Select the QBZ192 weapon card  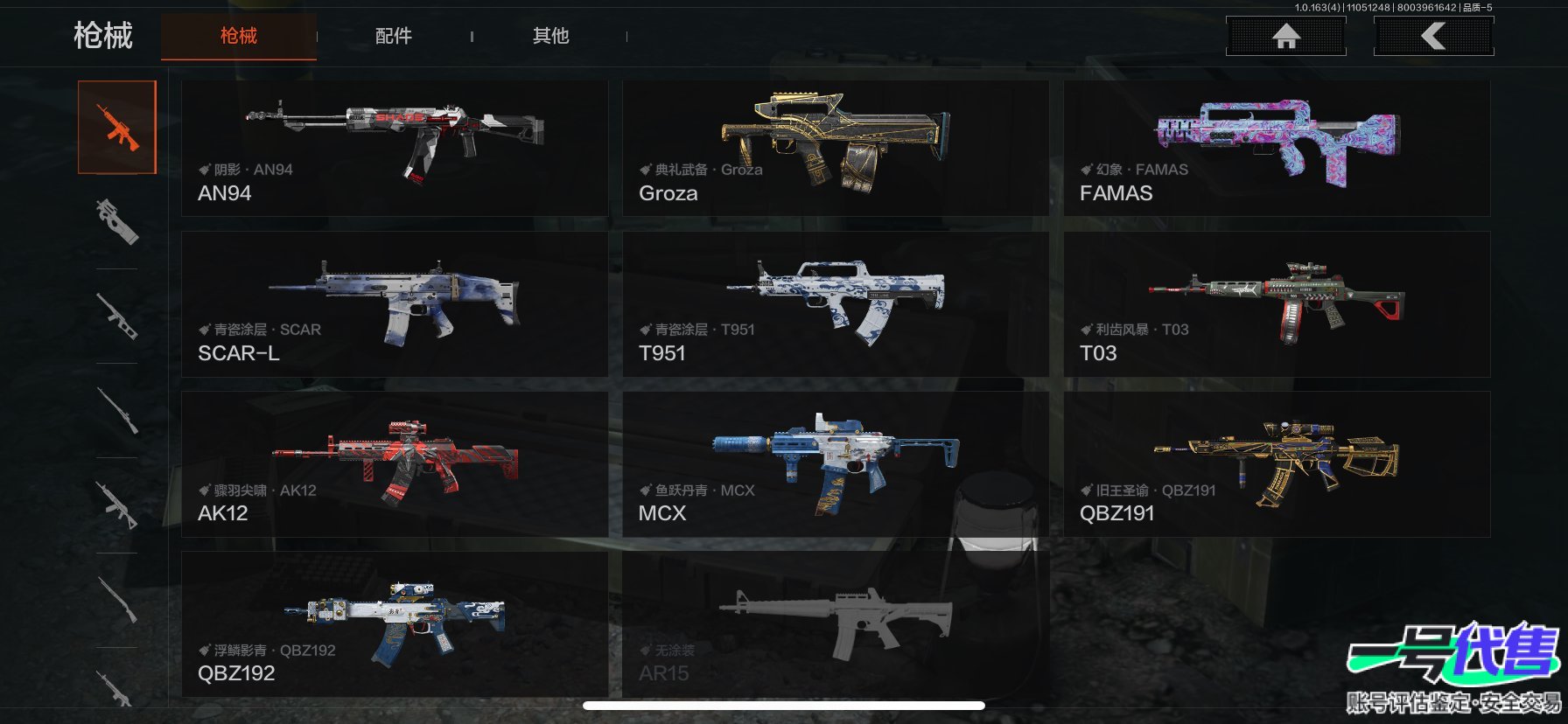tap(394, 624)
